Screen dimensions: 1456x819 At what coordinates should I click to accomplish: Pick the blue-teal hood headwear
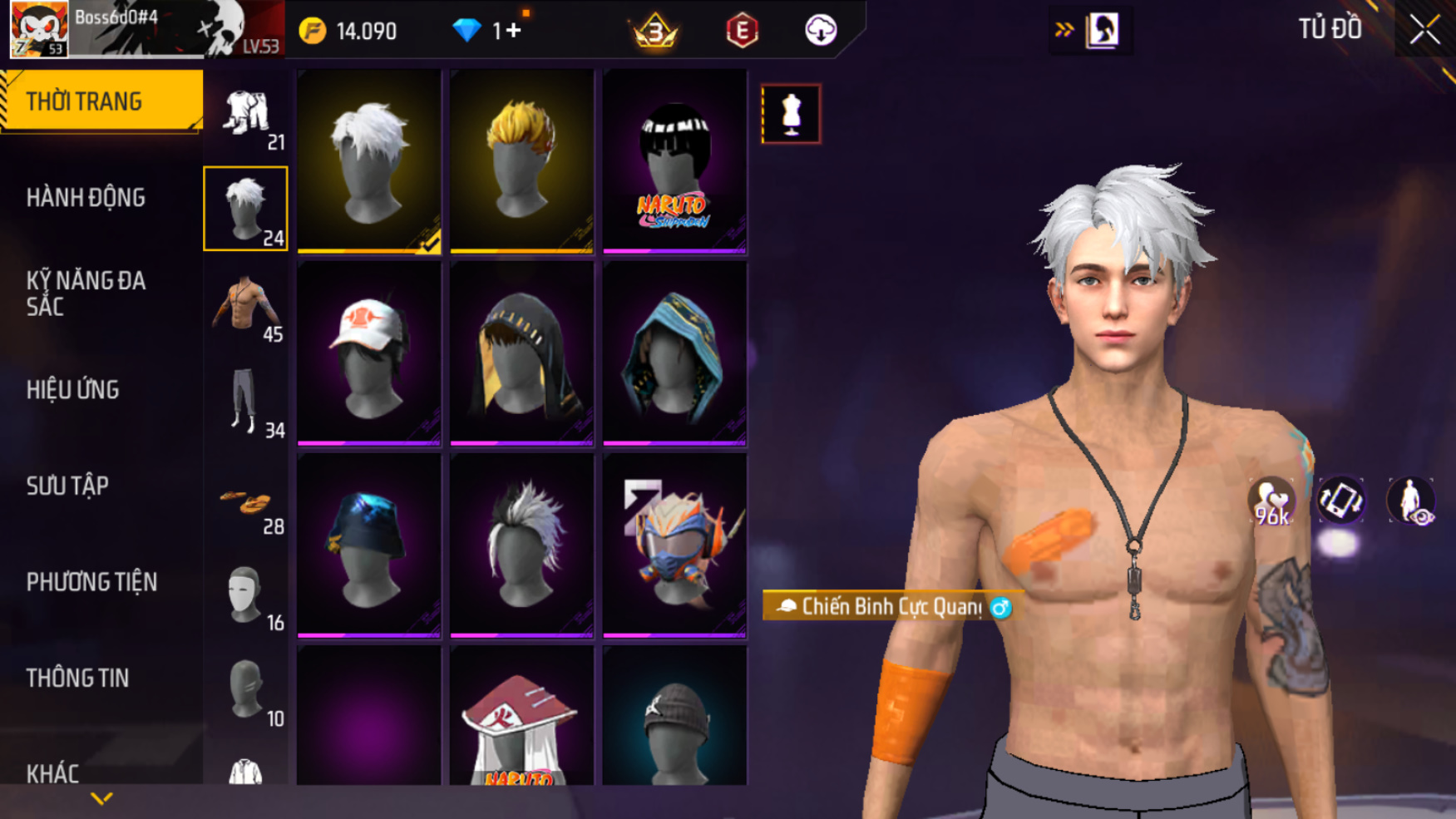point(674,353)
